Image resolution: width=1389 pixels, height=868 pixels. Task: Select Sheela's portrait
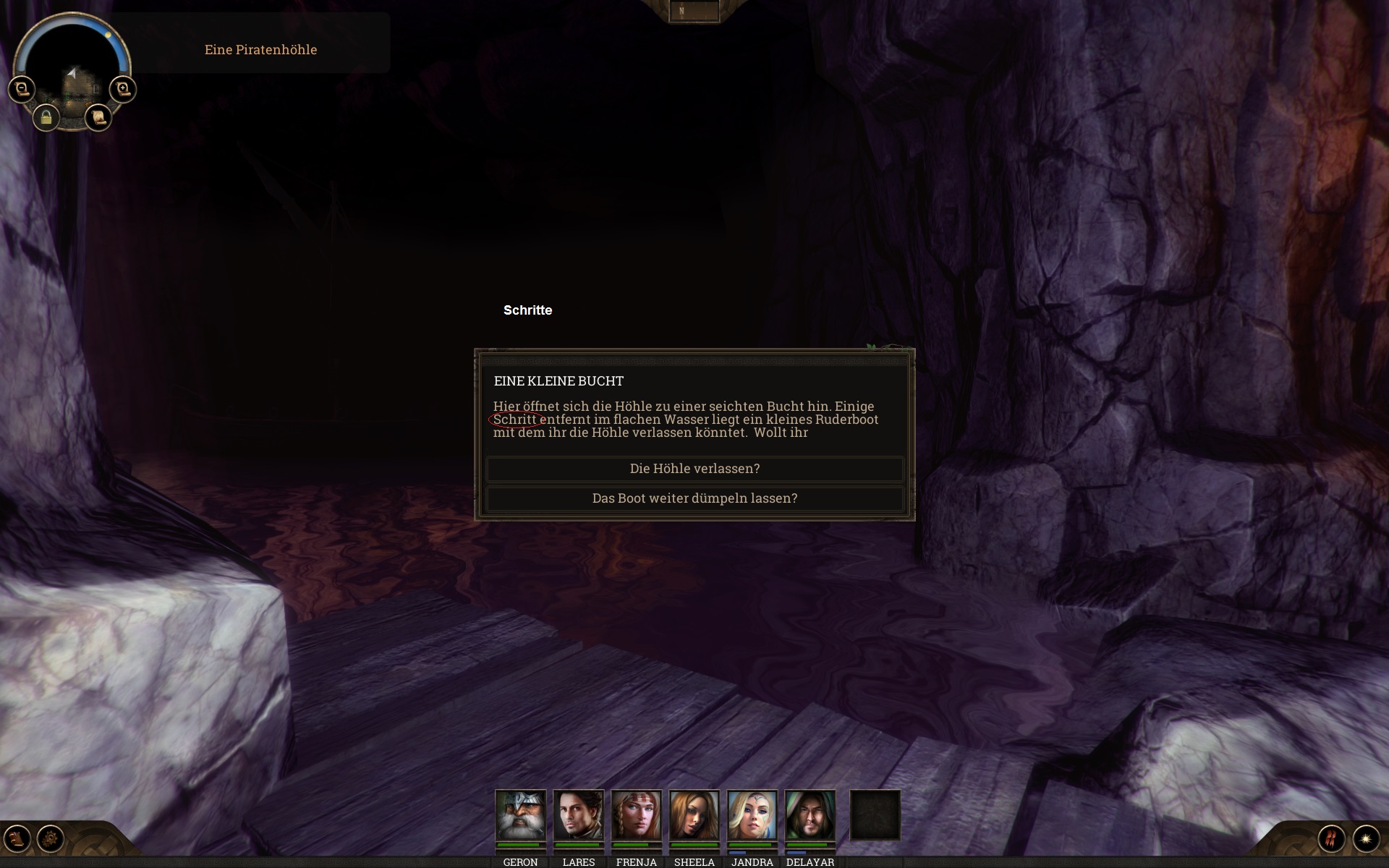tap(694, 814)
